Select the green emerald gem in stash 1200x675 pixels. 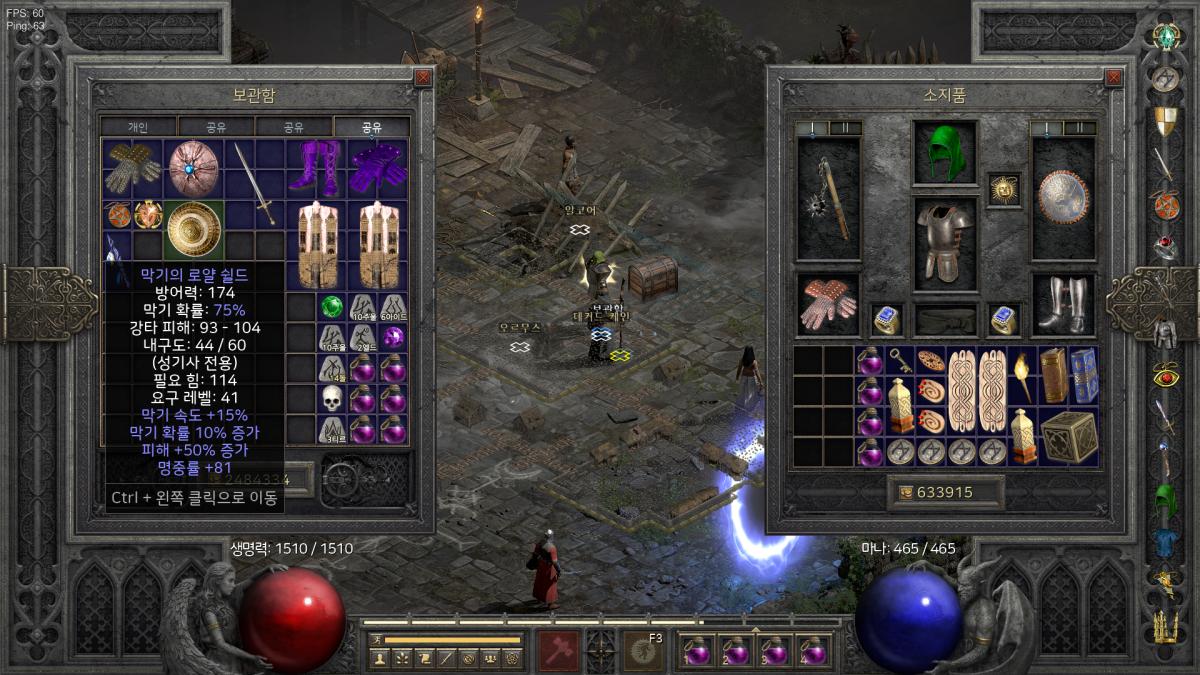click(331, 307)
